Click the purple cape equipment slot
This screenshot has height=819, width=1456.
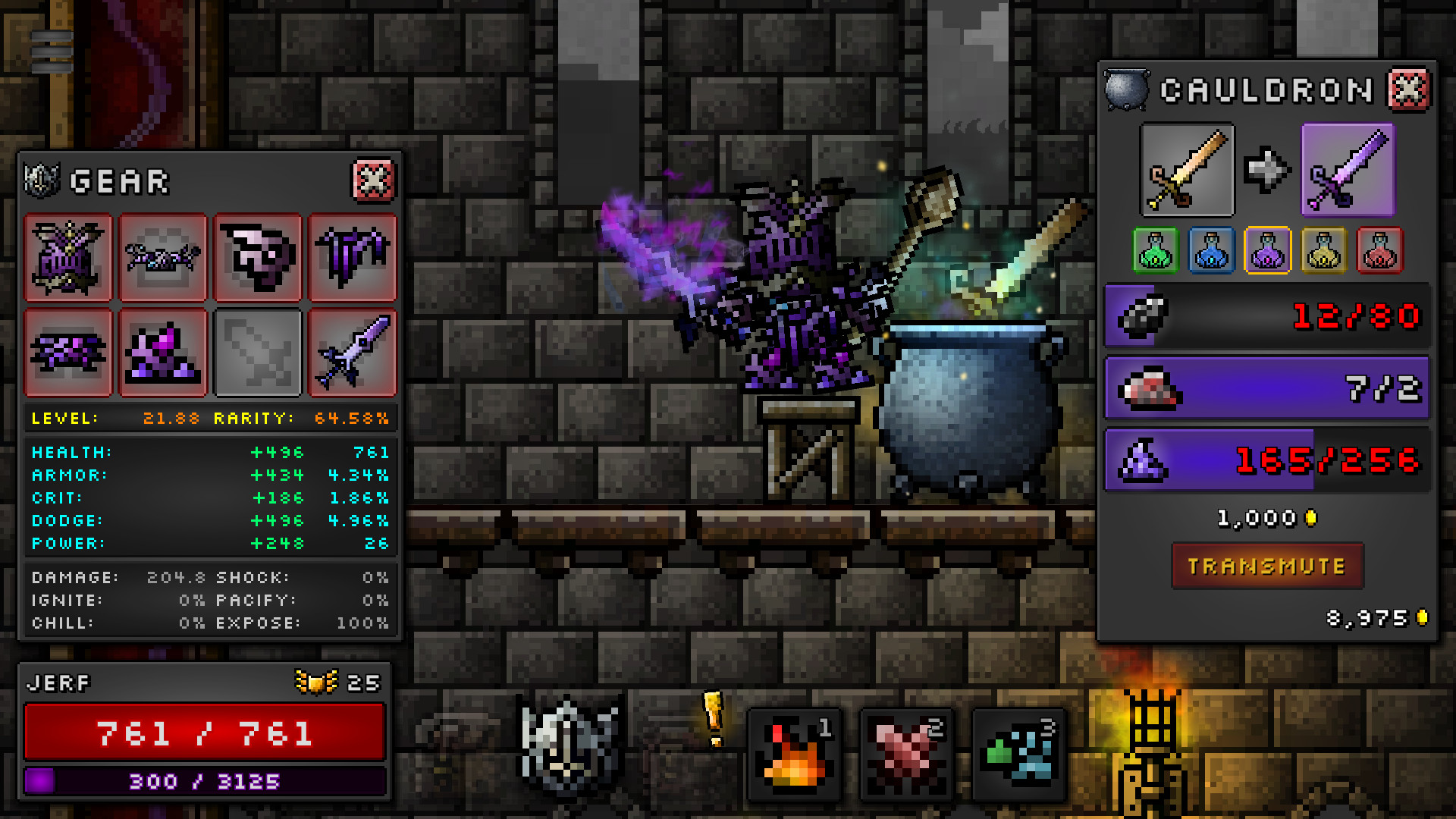tap(353, 258)
